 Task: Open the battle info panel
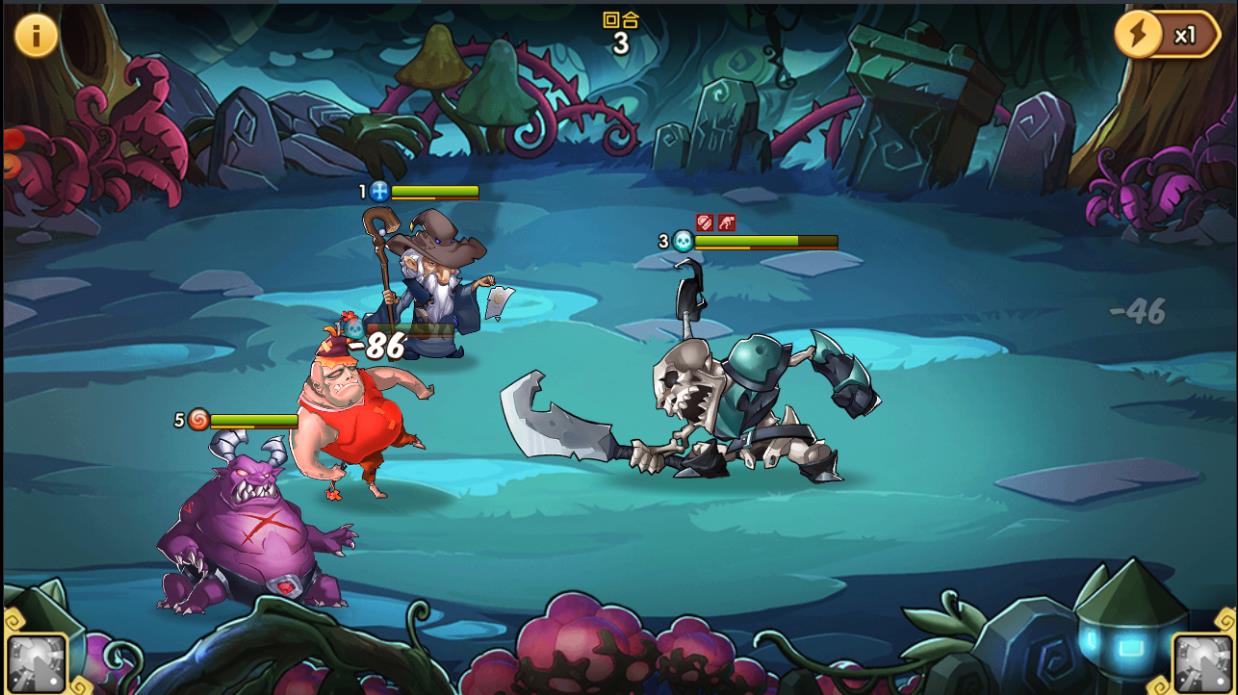click(x=36, y=35)
